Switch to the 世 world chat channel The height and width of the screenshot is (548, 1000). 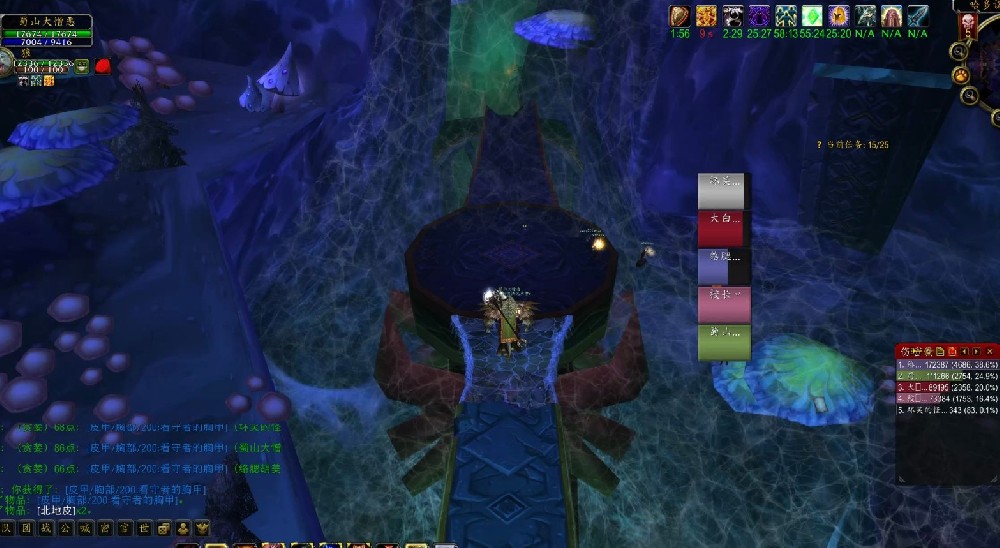(144, 528)
